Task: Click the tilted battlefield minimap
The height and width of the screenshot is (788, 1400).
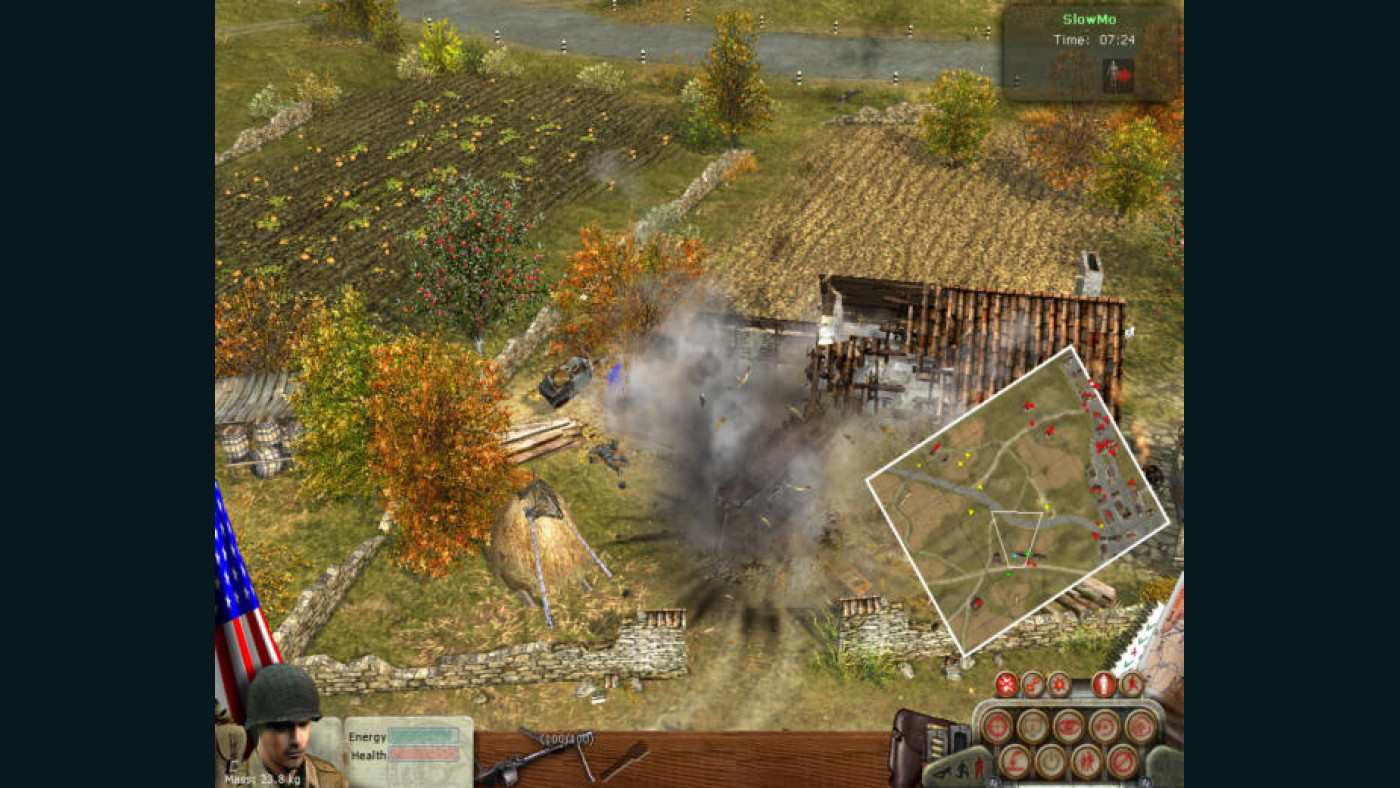Action: [x=1018, y=500]
